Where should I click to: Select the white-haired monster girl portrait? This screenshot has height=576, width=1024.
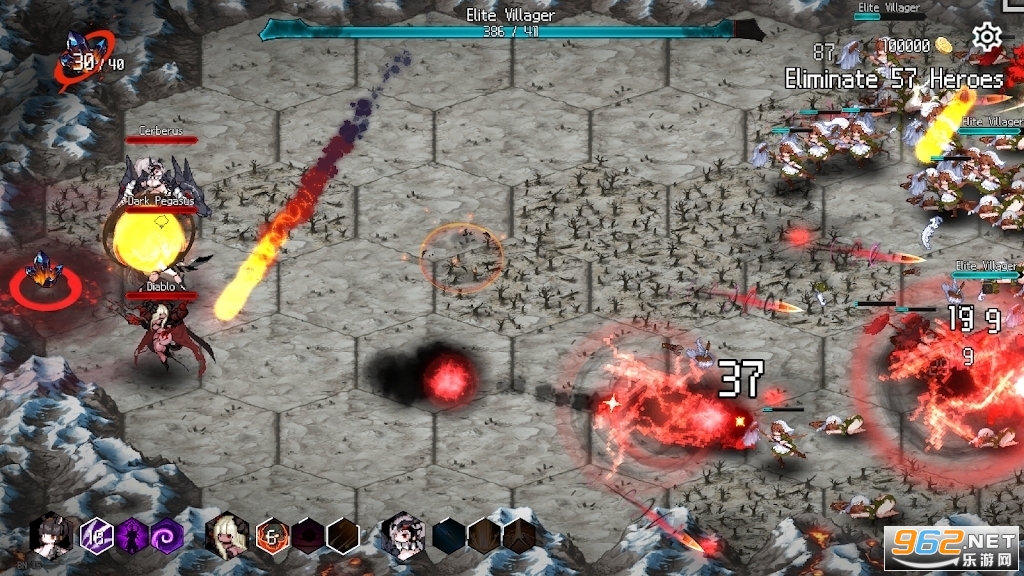(404, 535)
